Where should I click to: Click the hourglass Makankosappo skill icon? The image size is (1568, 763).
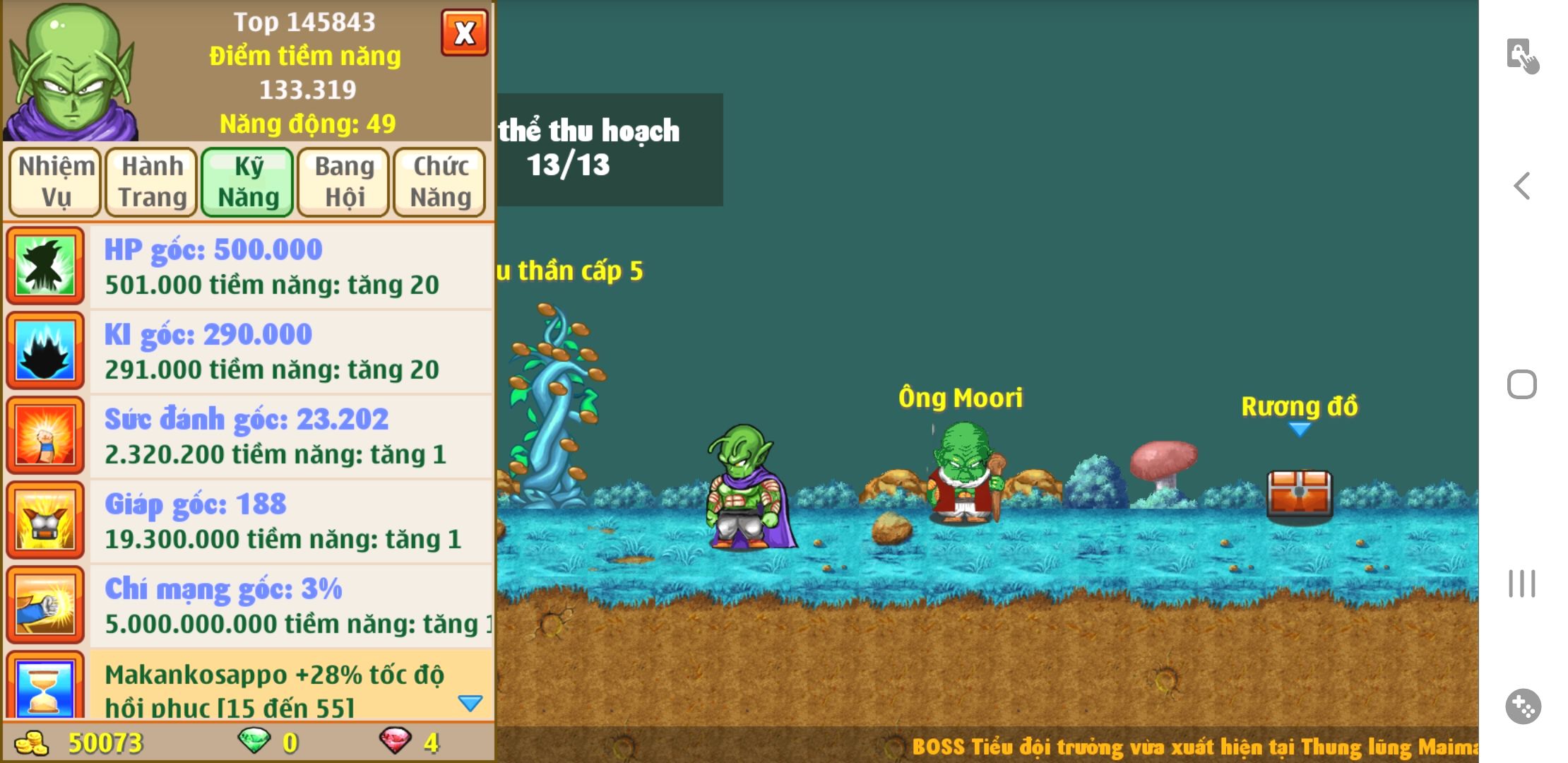pyautogui.click(x=45, y=687)
